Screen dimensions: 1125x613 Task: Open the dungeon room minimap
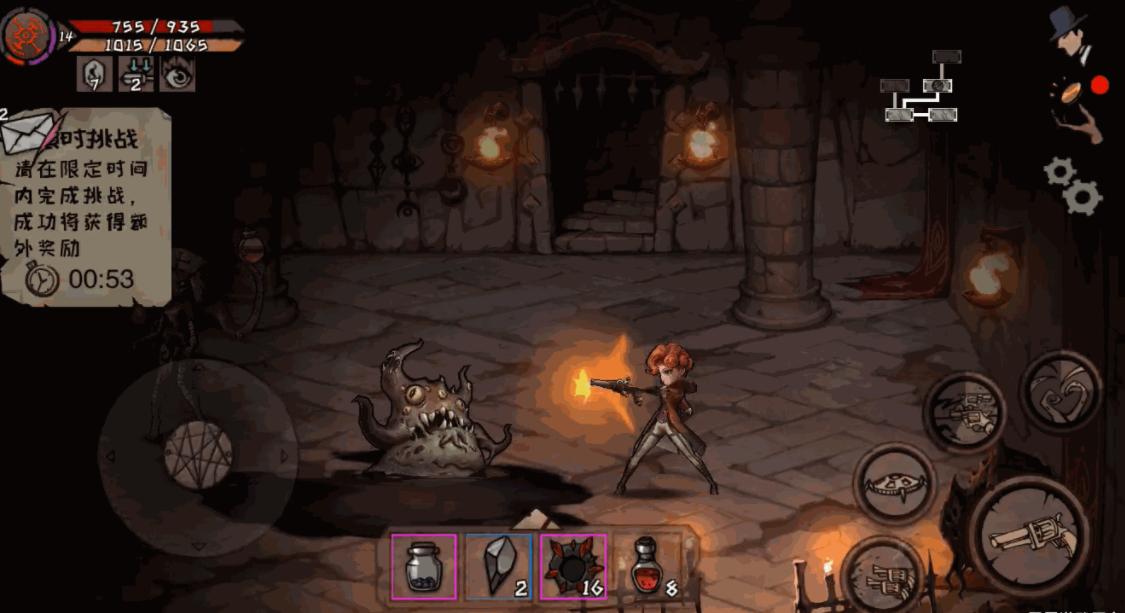pyautogui.click(x=923, y=88)
